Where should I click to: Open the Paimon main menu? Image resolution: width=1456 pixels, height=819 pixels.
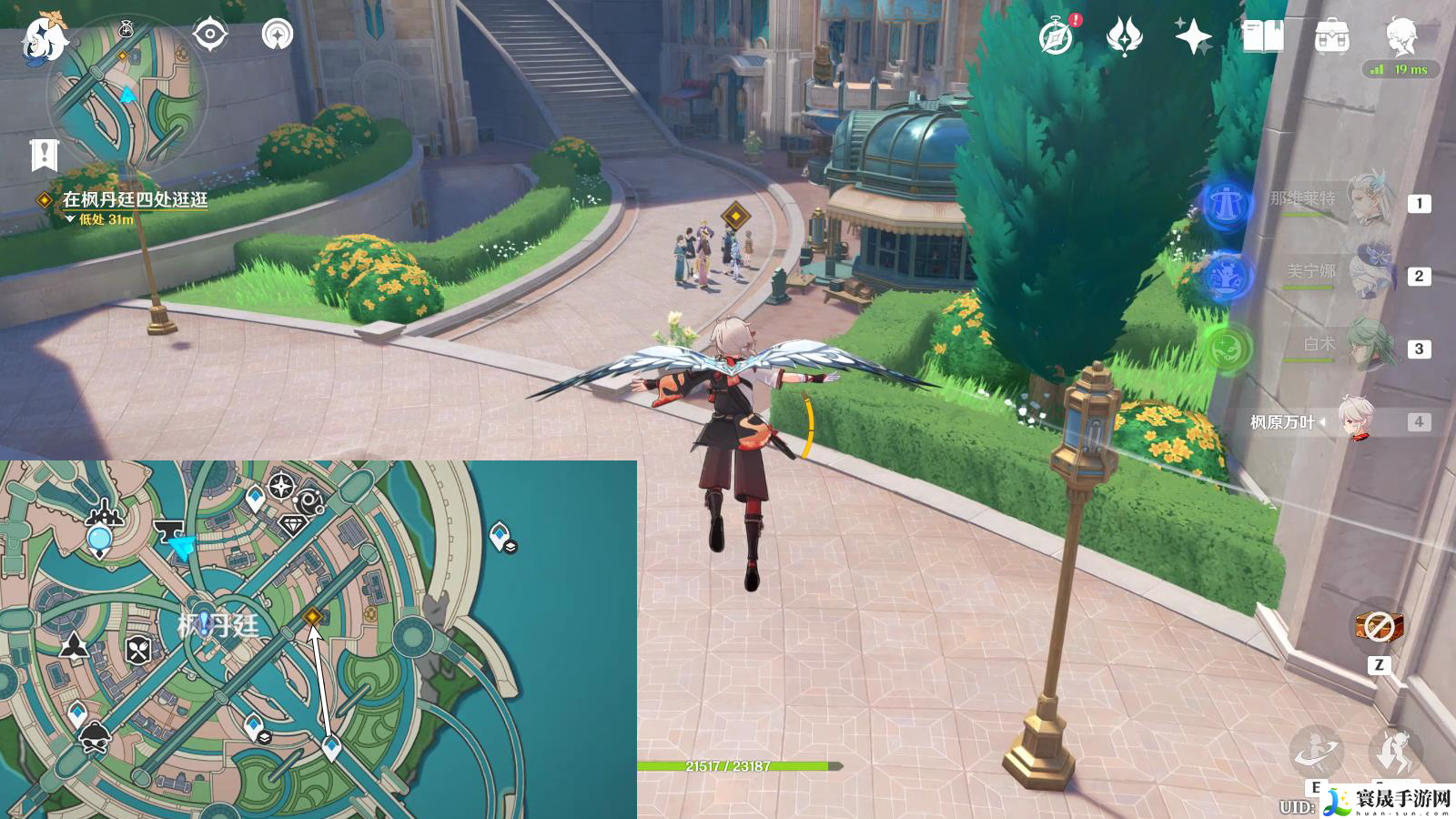click(44, 36)
